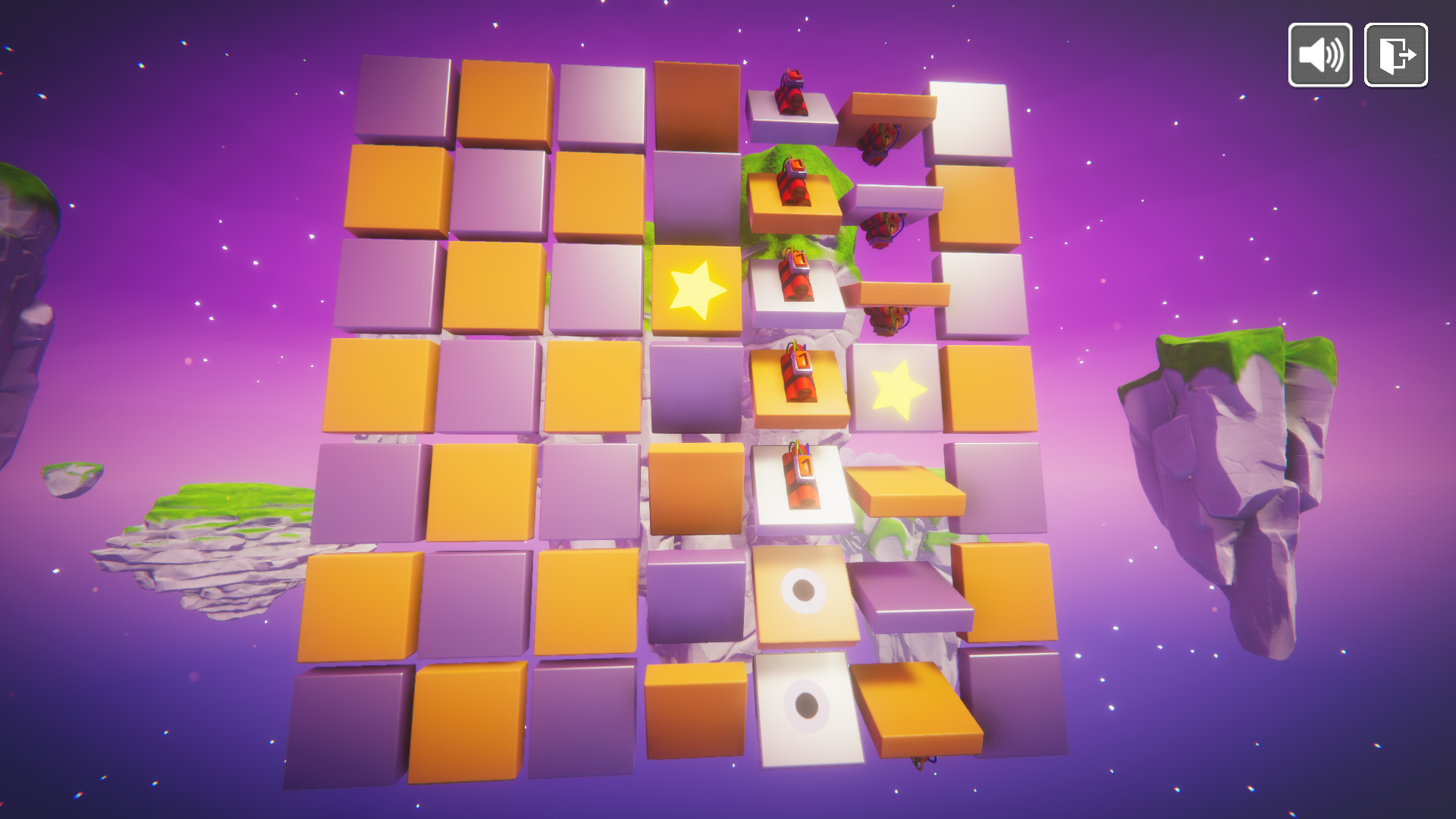Select the bottom eye-marked white tile
Viewport: 1456px width, 819px height.
[805, 705]
